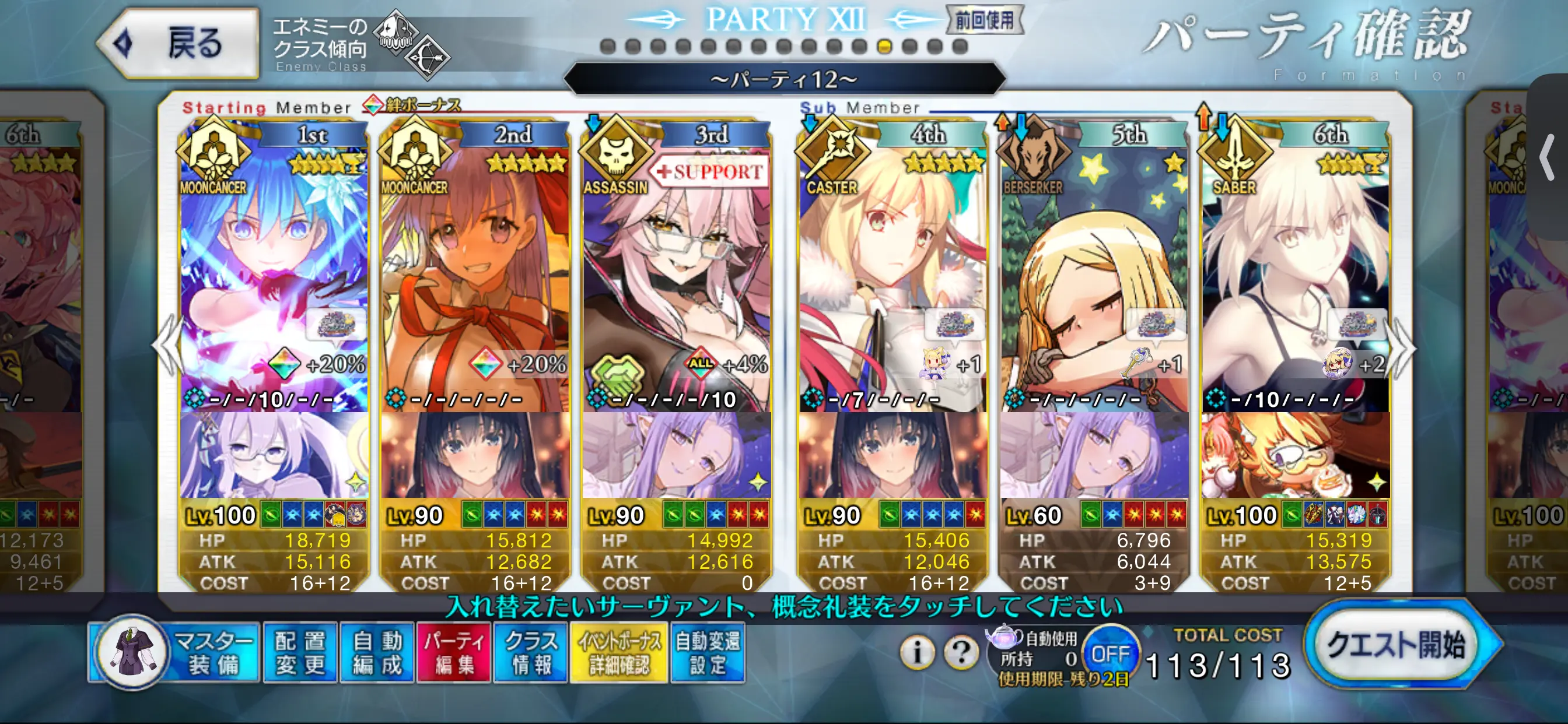Image resolution: width=1568 pixels, height=724 pixels.
Task: Toggle the 自動使用 OFF switch
Action: click(x=1109, y=654)
